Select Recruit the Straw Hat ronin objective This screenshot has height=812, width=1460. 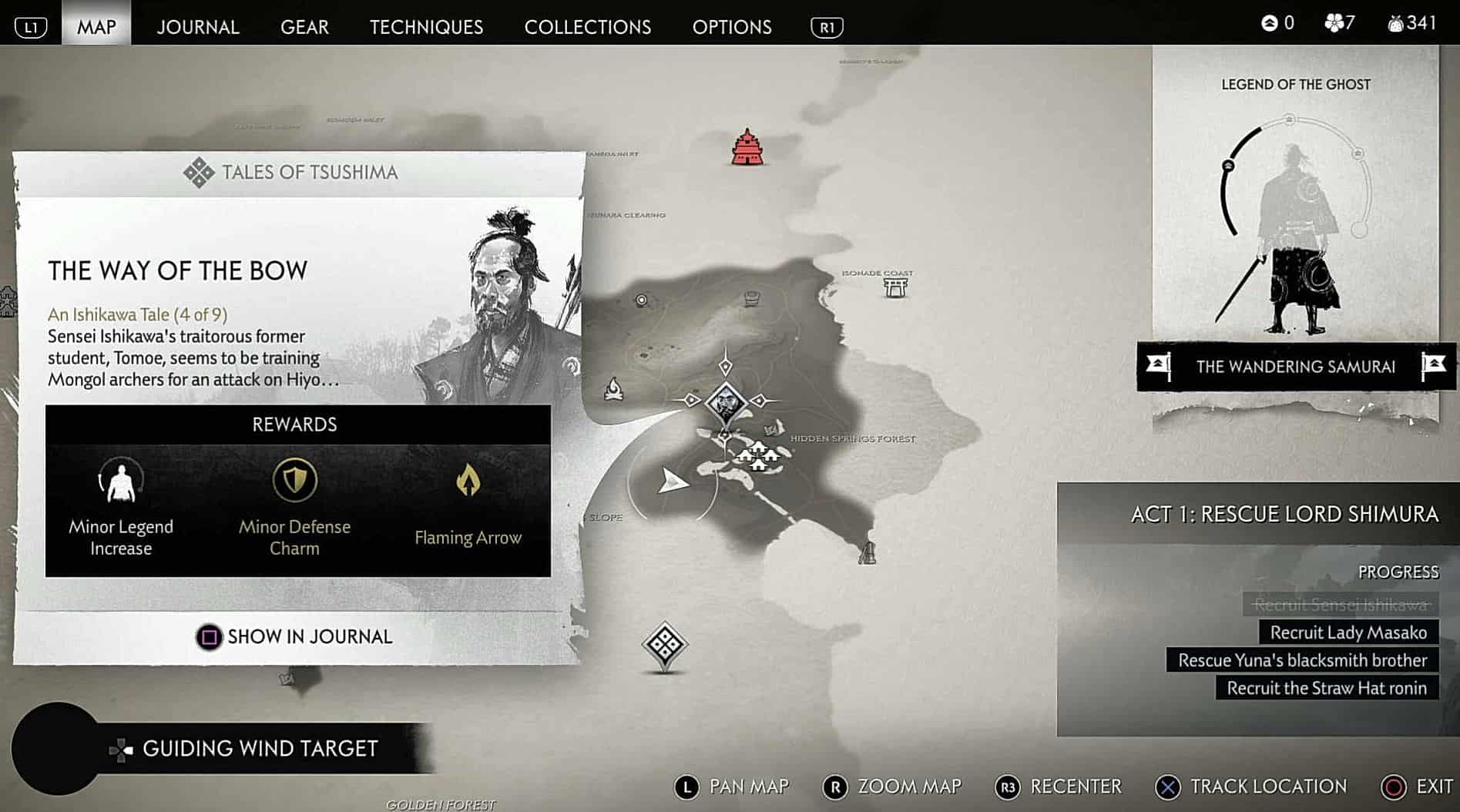pos(1326,688)
